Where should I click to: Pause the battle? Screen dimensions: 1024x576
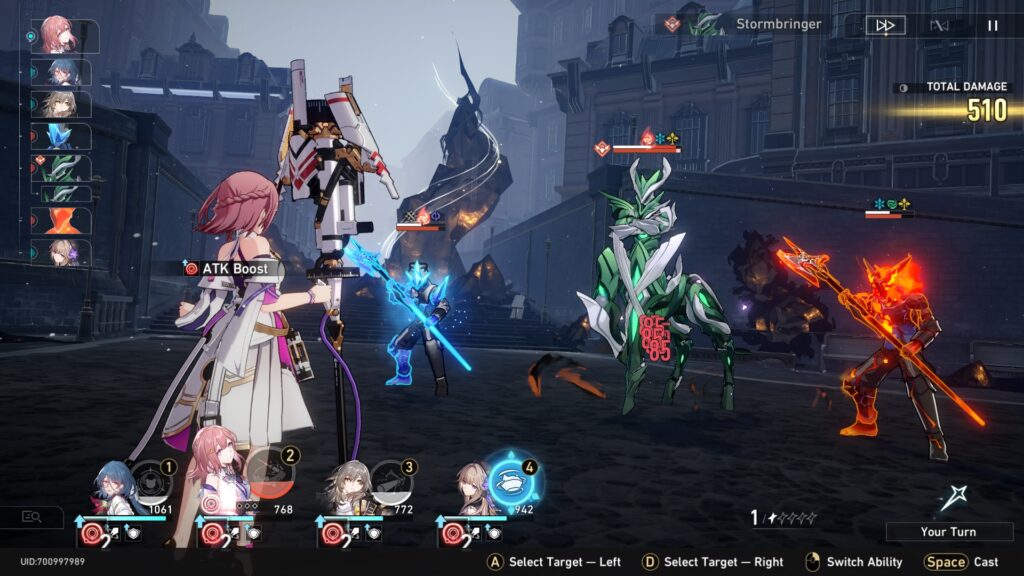[x=993, y=25]
